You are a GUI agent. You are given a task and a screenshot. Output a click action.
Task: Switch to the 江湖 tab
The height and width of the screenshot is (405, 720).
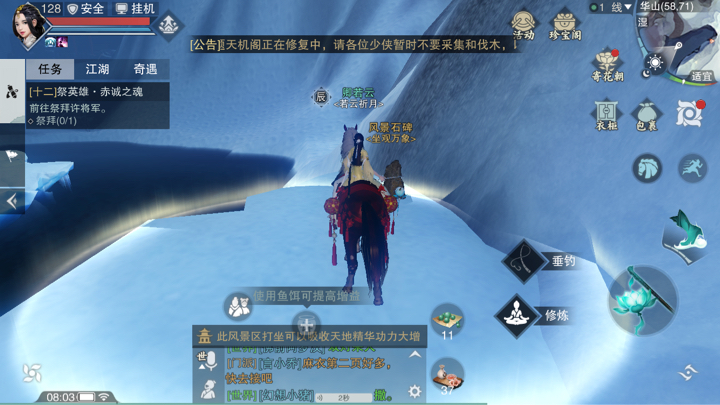click(97, 69)
